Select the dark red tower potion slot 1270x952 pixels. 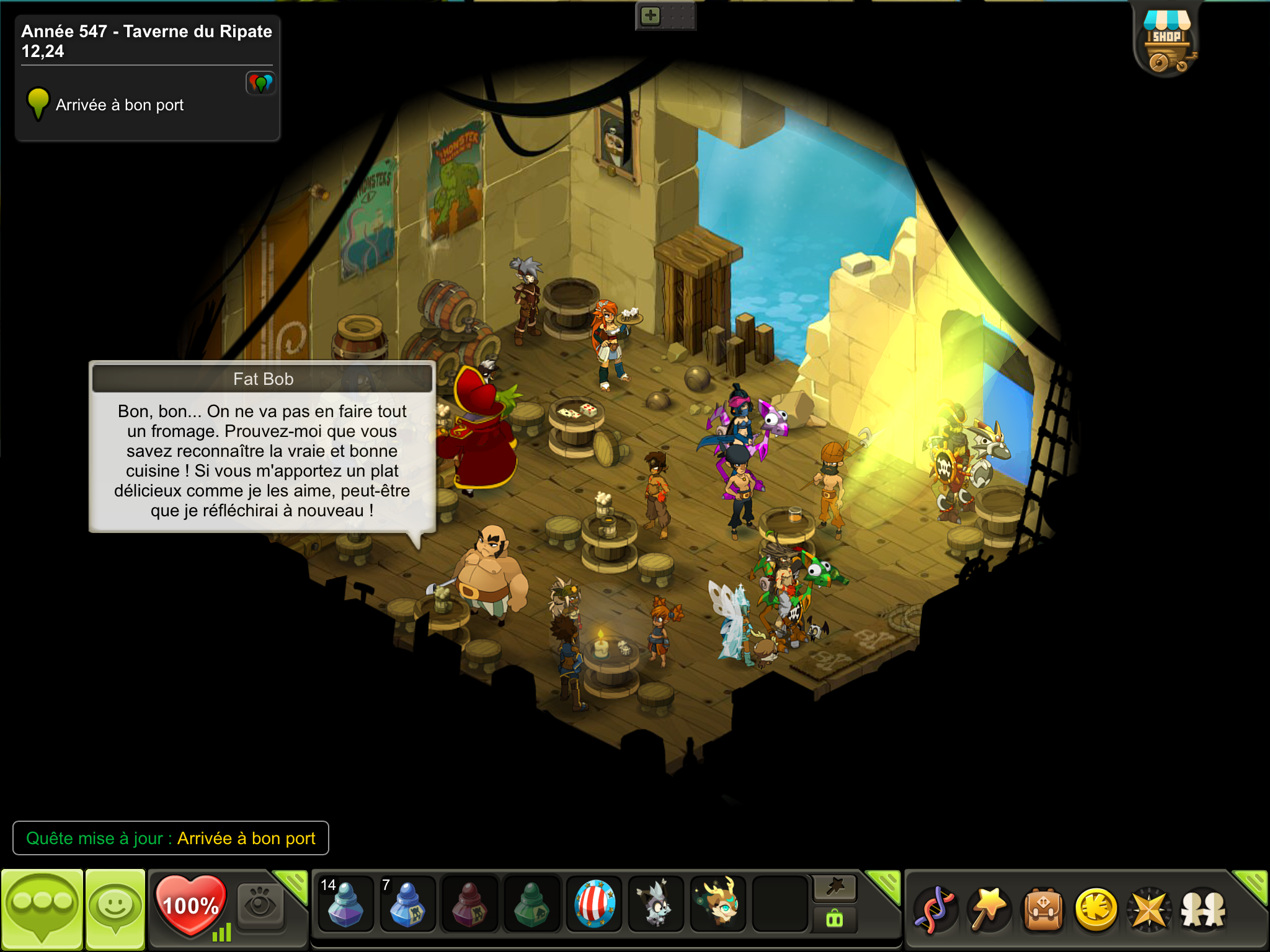pyautogui.click(x=469, y=904)
